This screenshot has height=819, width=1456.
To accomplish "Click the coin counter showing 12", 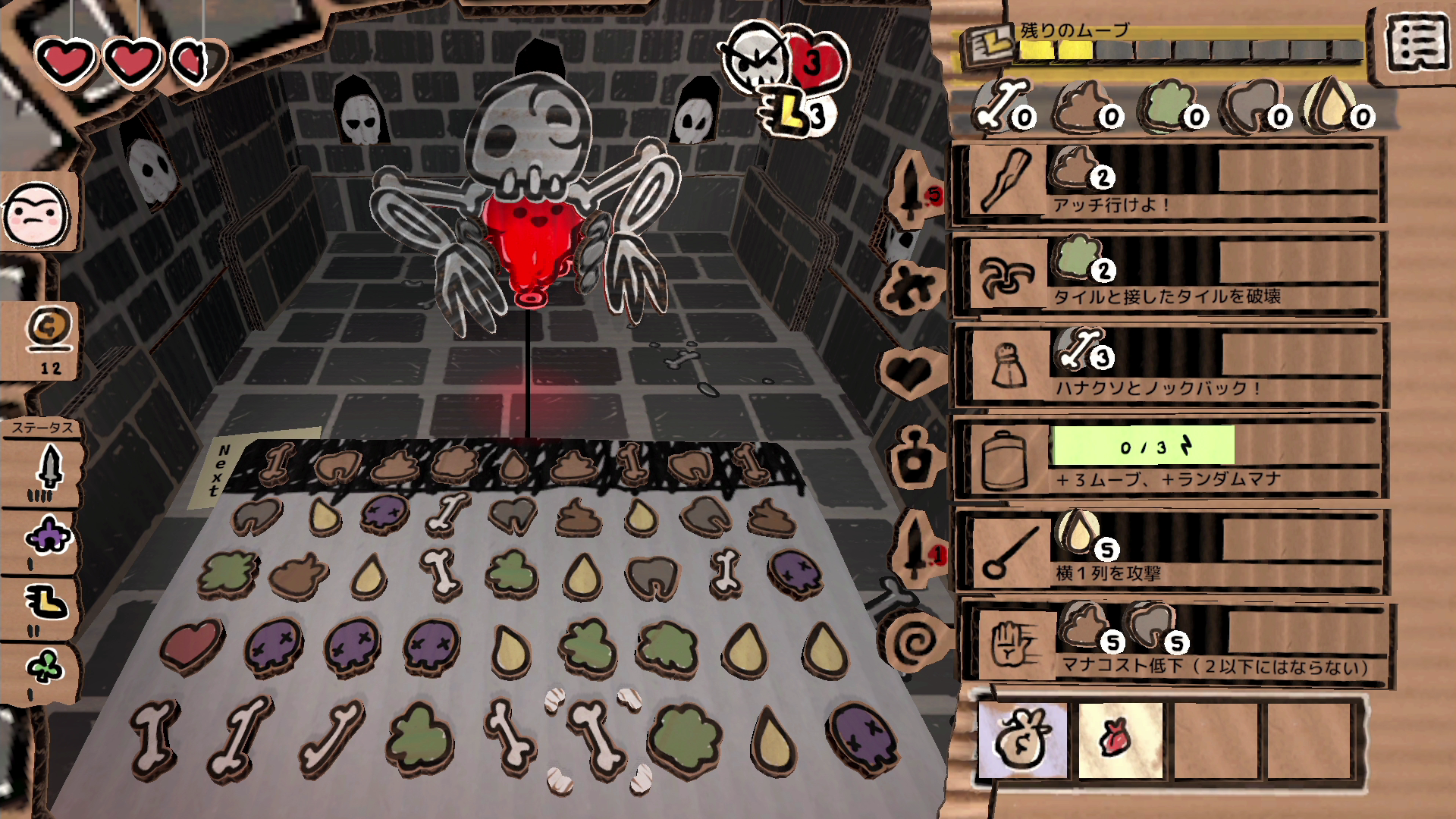I will [50, 340].
